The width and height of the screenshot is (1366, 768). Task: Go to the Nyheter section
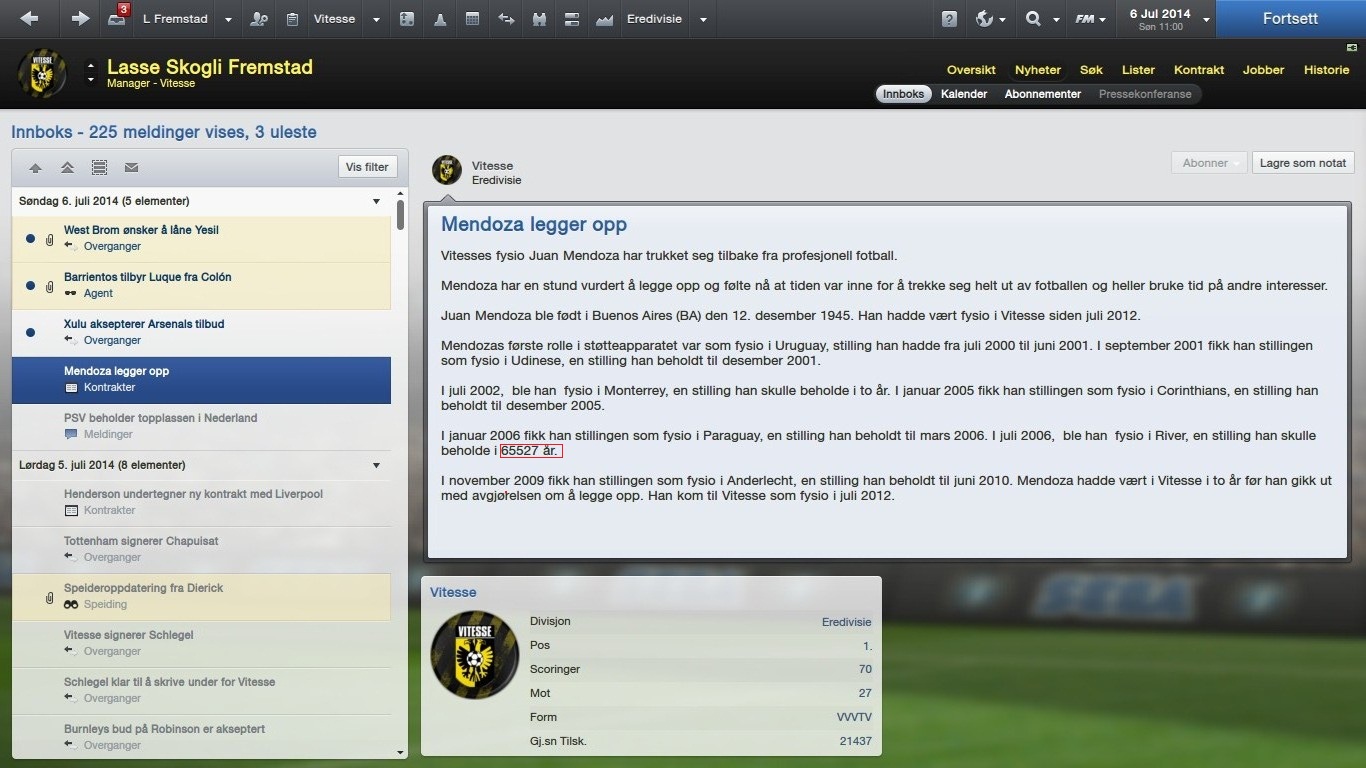(x=1038, y=70)
